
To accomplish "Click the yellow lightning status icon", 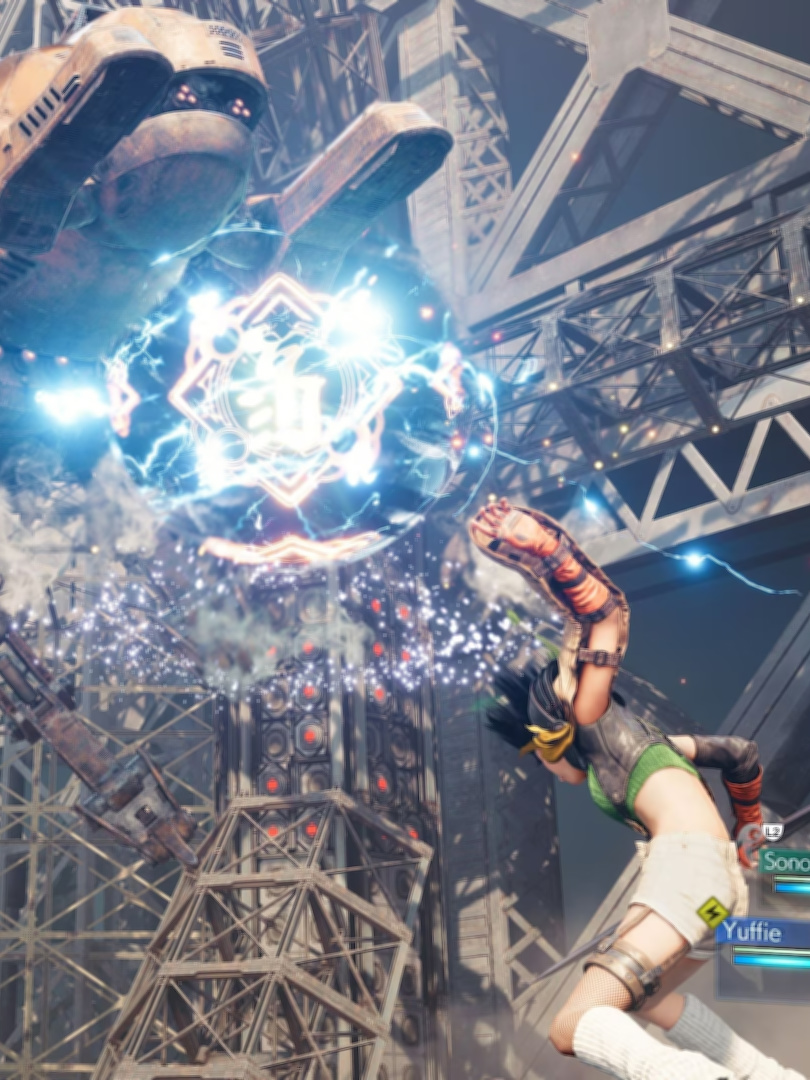I will click(x=712, y=911).
